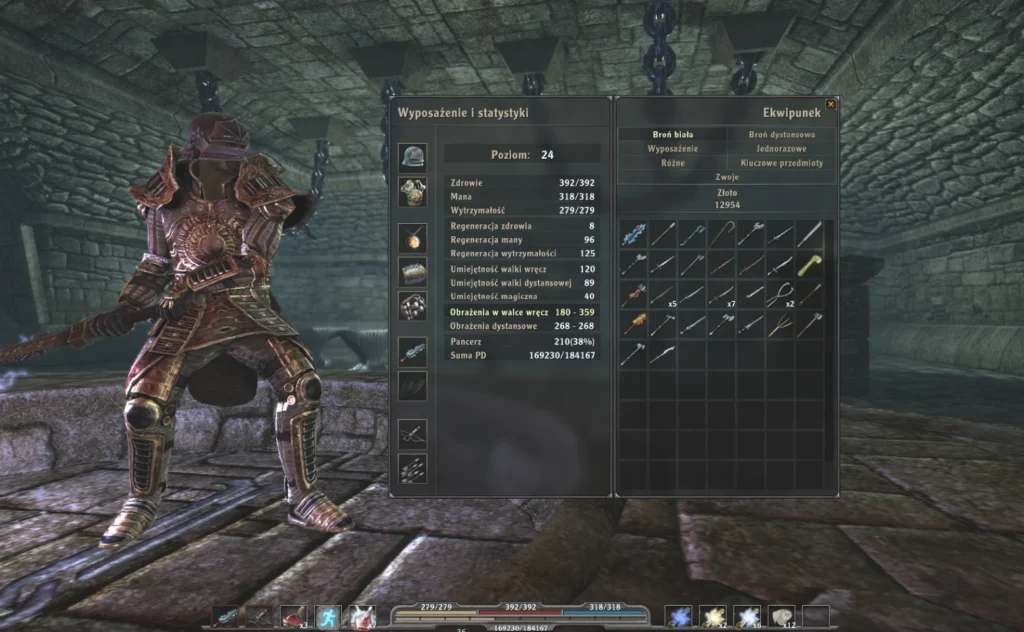Screen dimensions: 1024x632
Task: Activate the running figure hotbar skill
Action: coord(327,617)
